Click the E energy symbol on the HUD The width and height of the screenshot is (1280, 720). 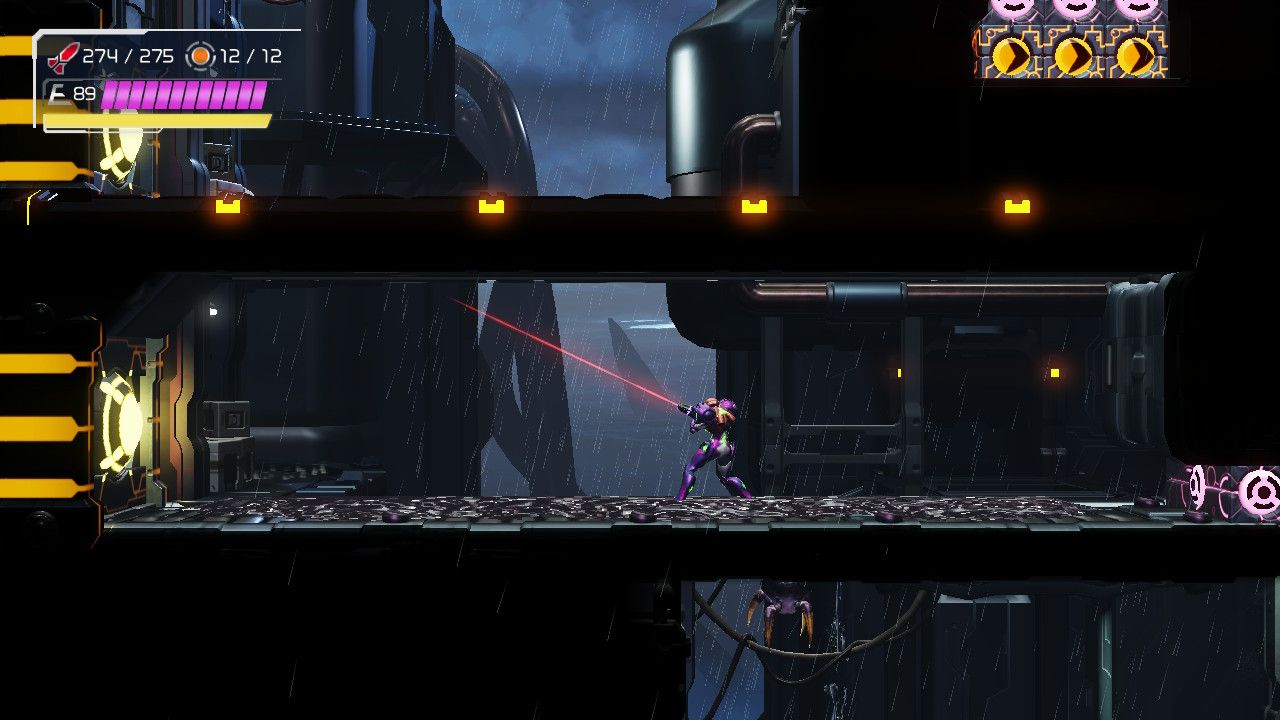(59, 95)
